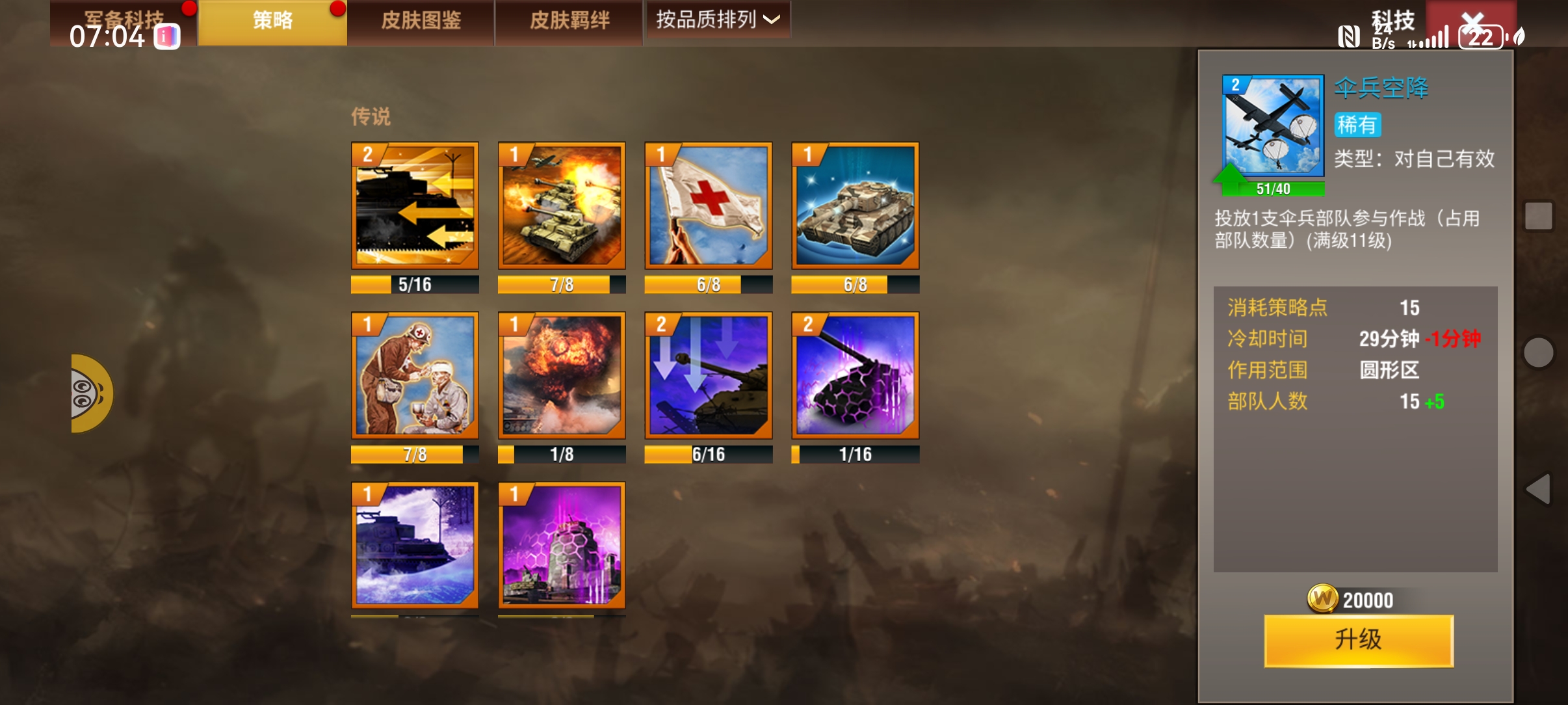
Task: Pick the purple hexagon shielded tank card
Action: pos(856,375)
